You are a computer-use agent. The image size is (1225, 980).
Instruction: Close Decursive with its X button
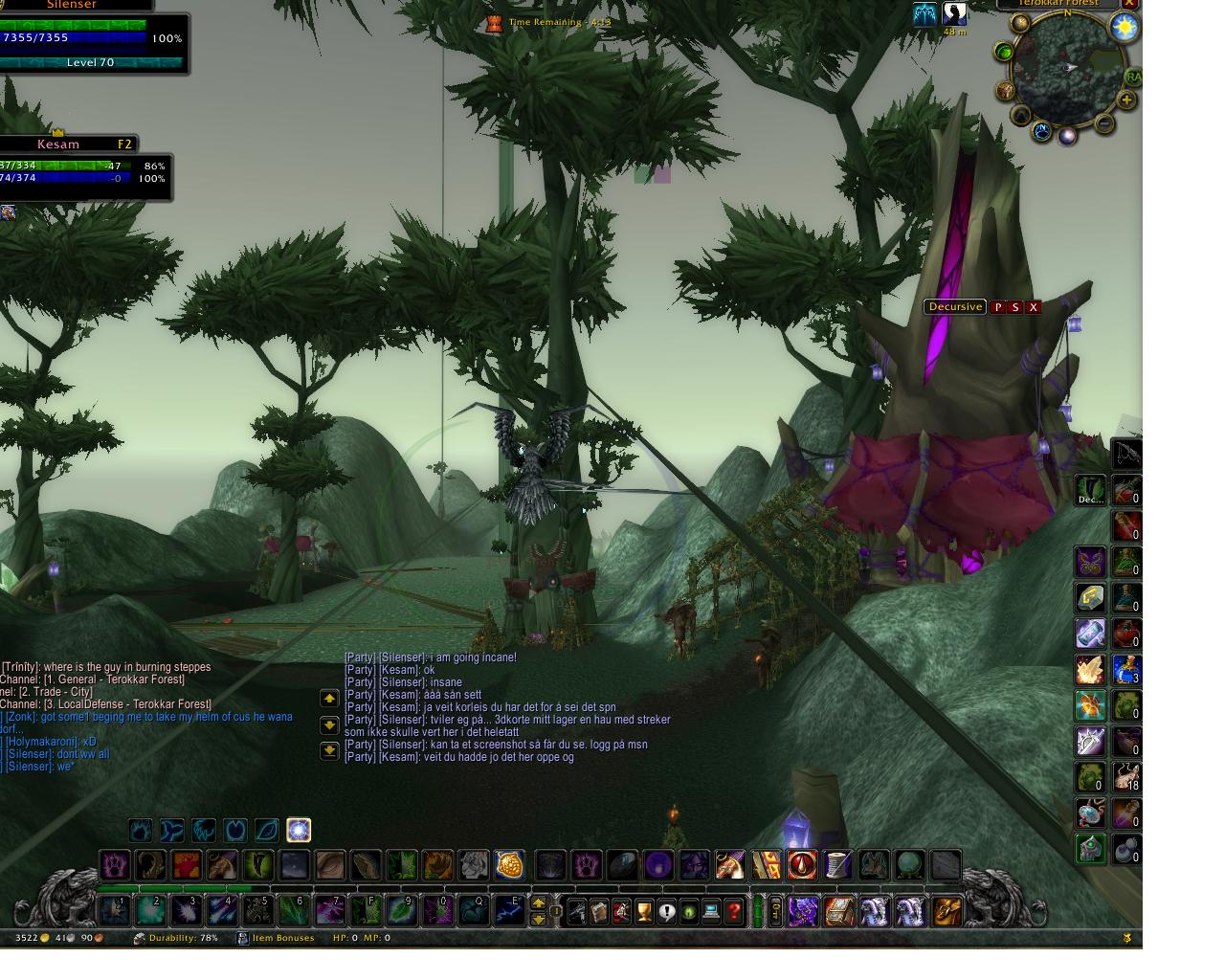tap(1034, 307)
